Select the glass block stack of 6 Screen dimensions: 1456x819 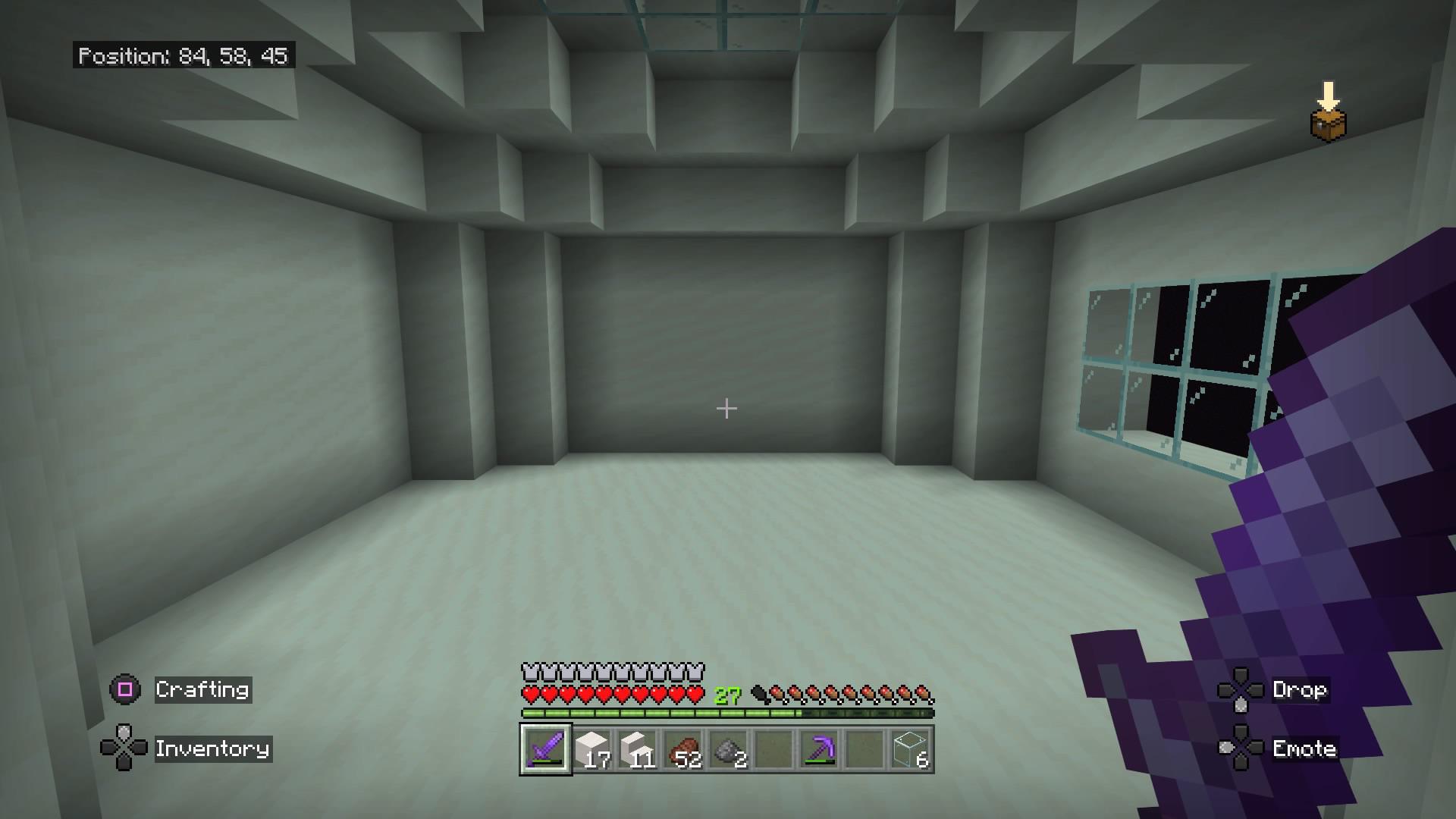(x=910, y=751)
